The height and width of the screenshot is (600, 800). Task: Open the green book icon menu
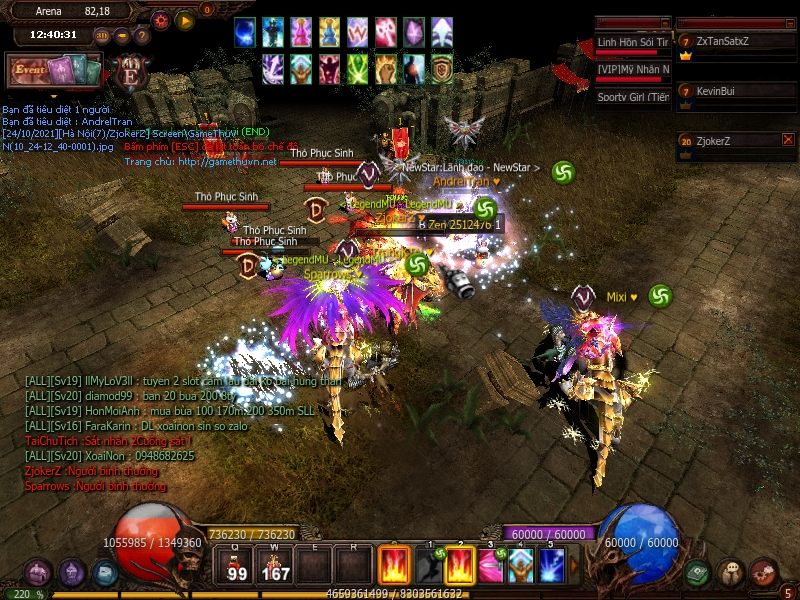click(698, 573)
